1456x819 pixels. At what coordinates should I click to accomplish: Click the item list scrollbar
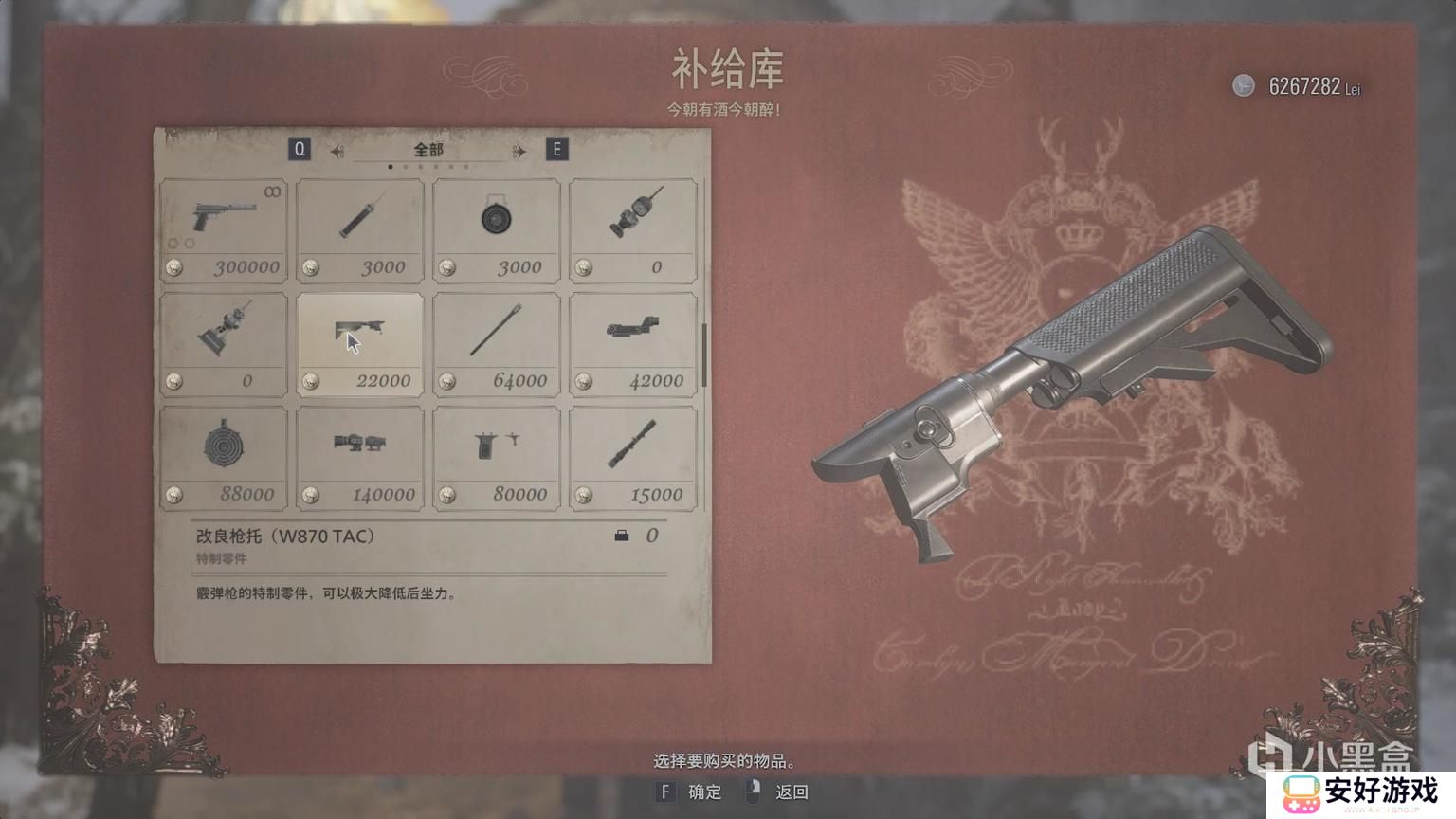coord(703,355)
